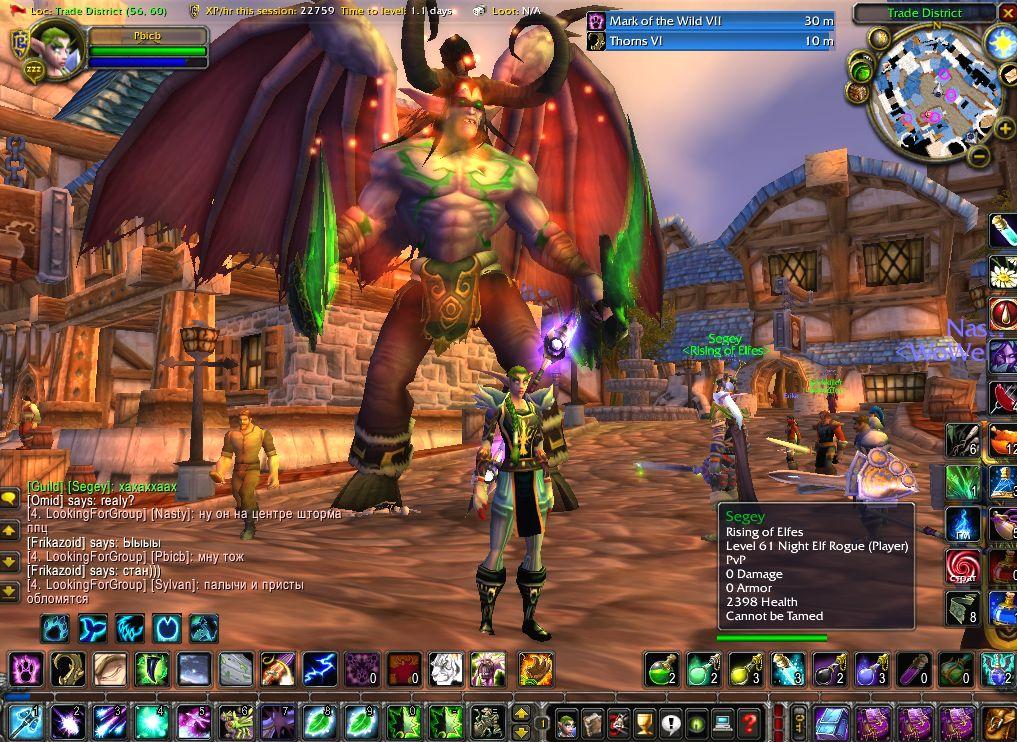Switch action bar page up
The image size is (1017, 742).
point(521,713)
